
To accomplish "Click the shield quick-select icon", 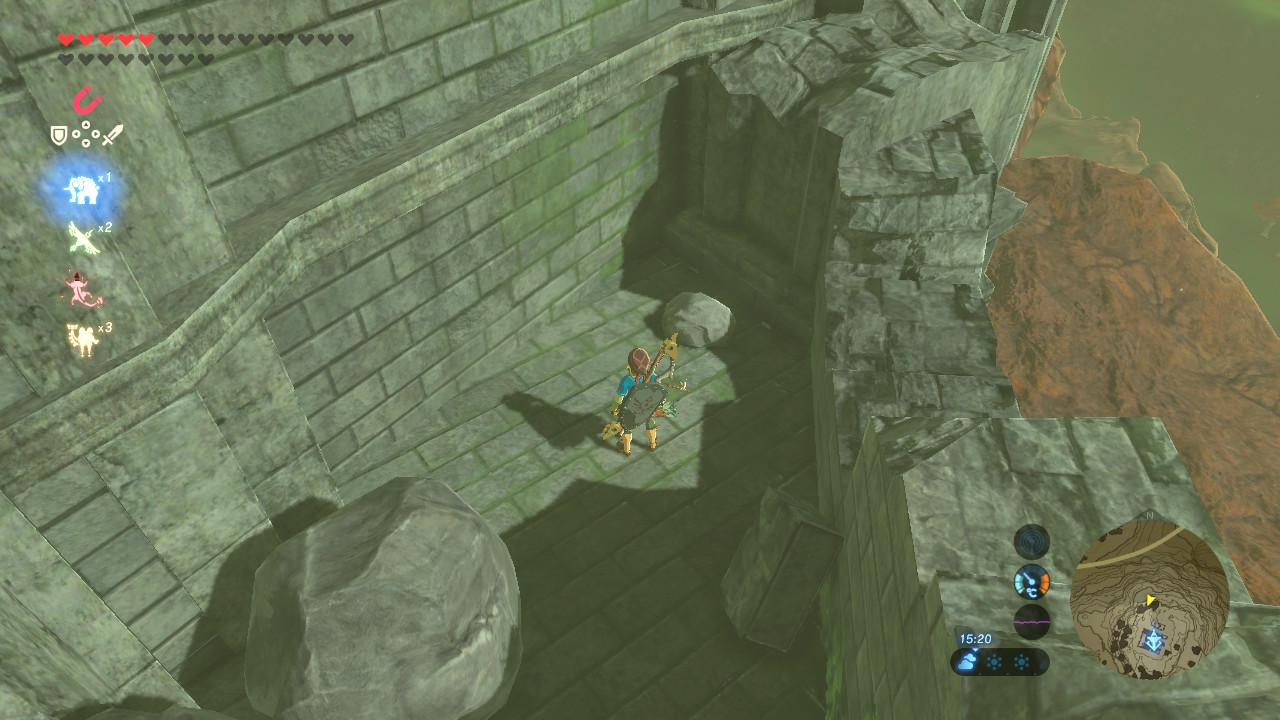I will pos(59,135).
